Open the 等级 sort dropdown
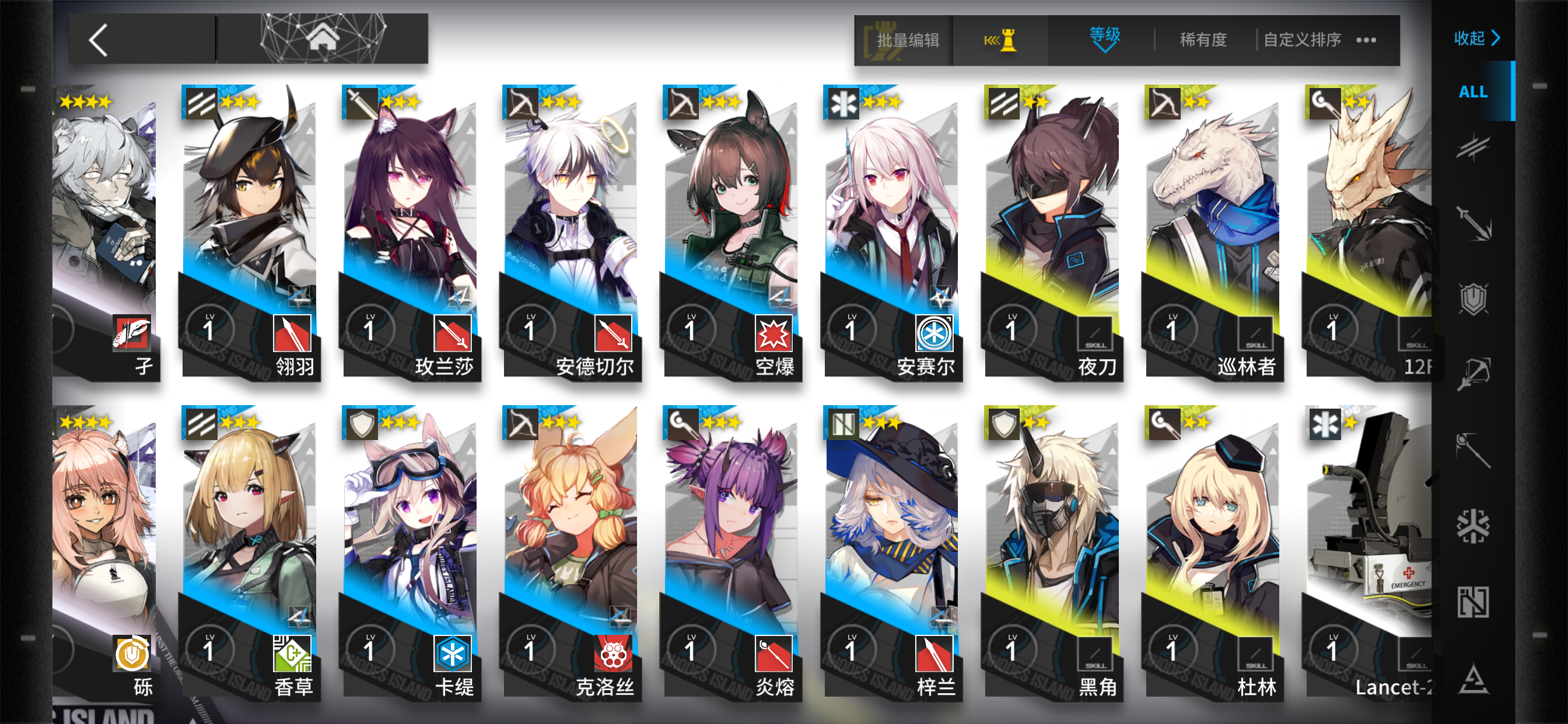This screenshot has height=724, width=1568. point(1103,39)
